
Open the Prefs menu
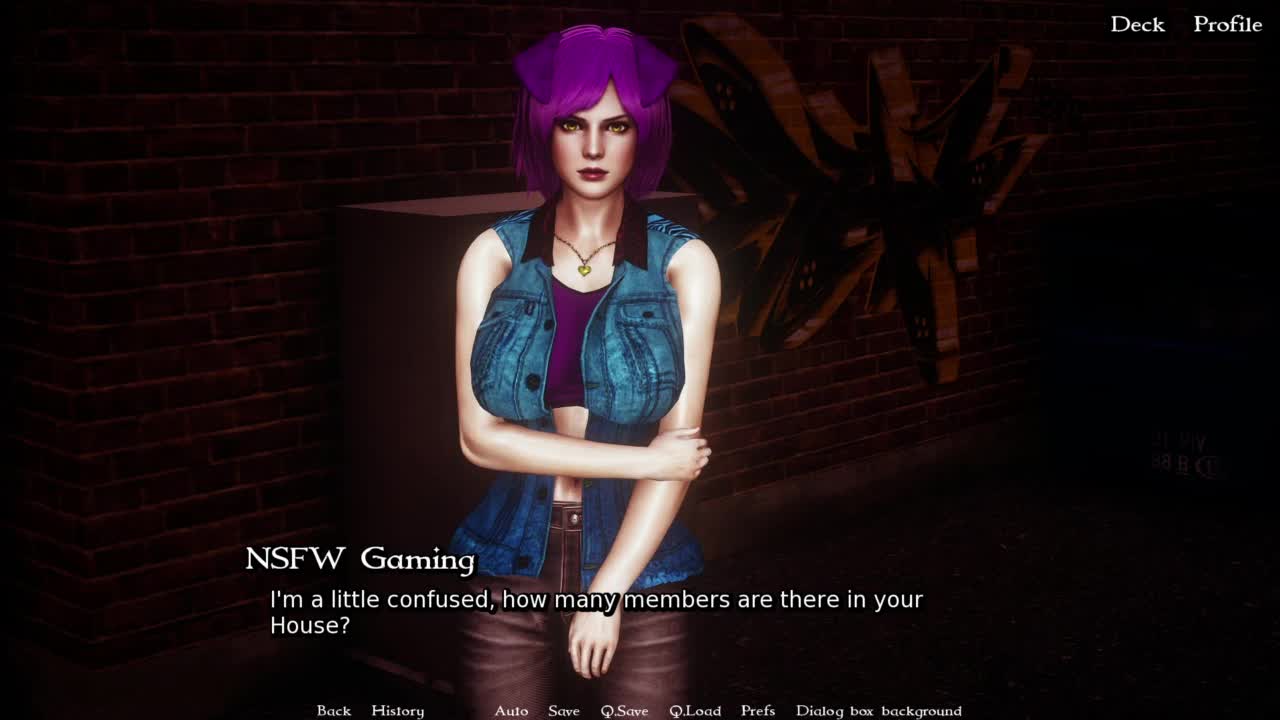click(758, 710)
